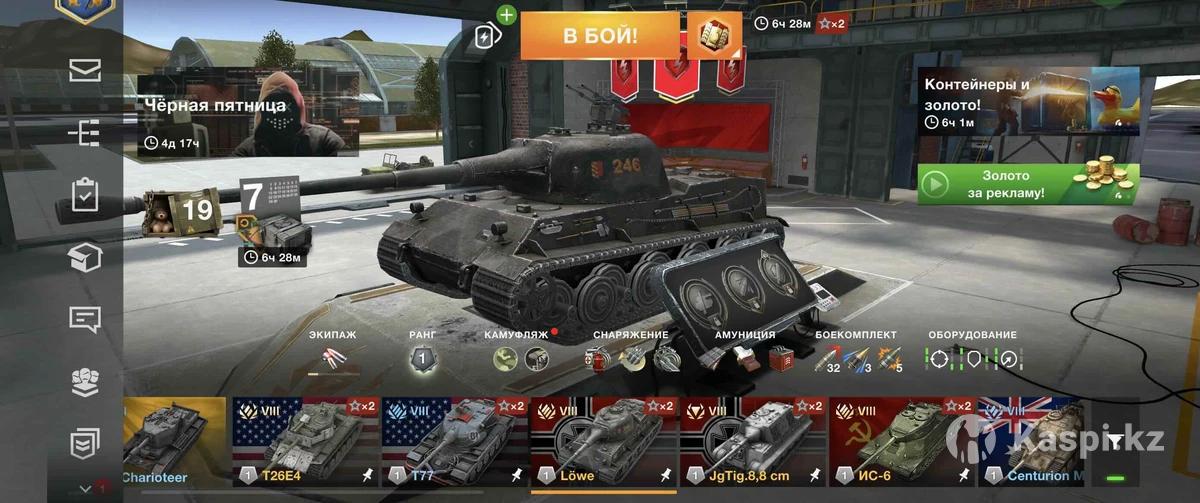The width and height of the screenshot is (1200, 503).
Task: Select the T26E4 tank in the carousel
Action: point(306,441)
